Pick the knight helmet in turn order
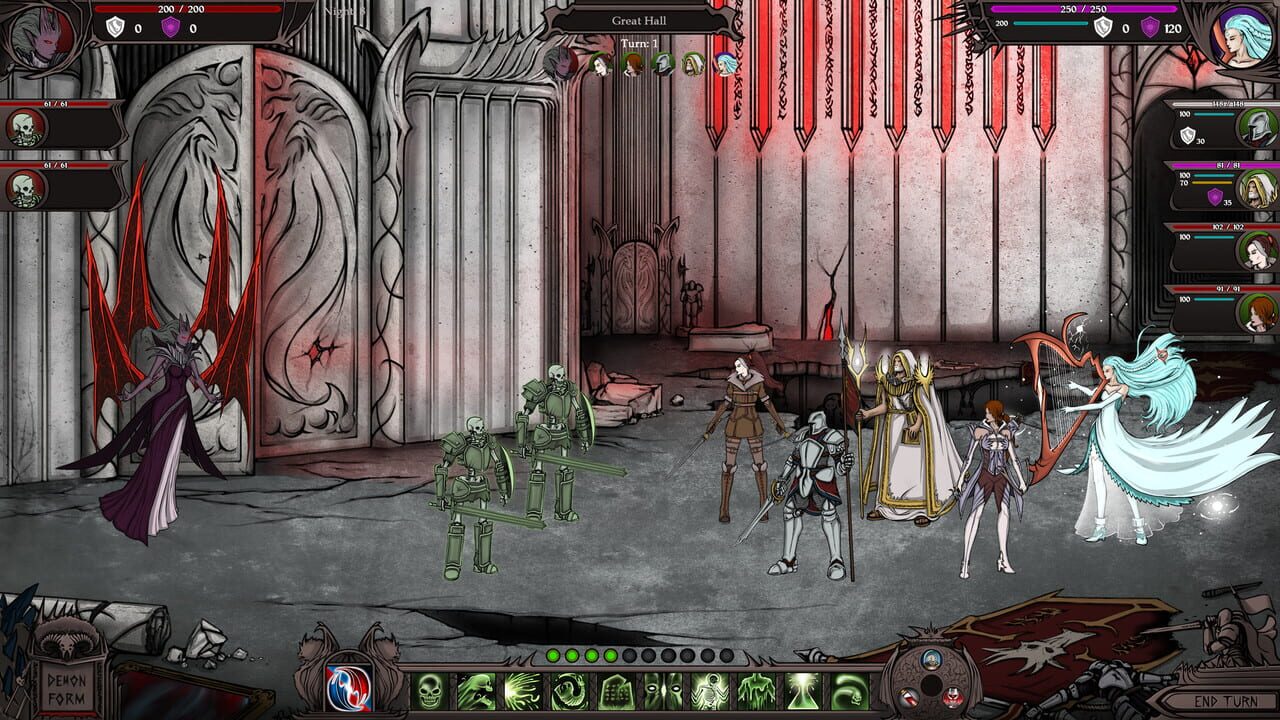 pyautogui.click(x=662, y=65)
